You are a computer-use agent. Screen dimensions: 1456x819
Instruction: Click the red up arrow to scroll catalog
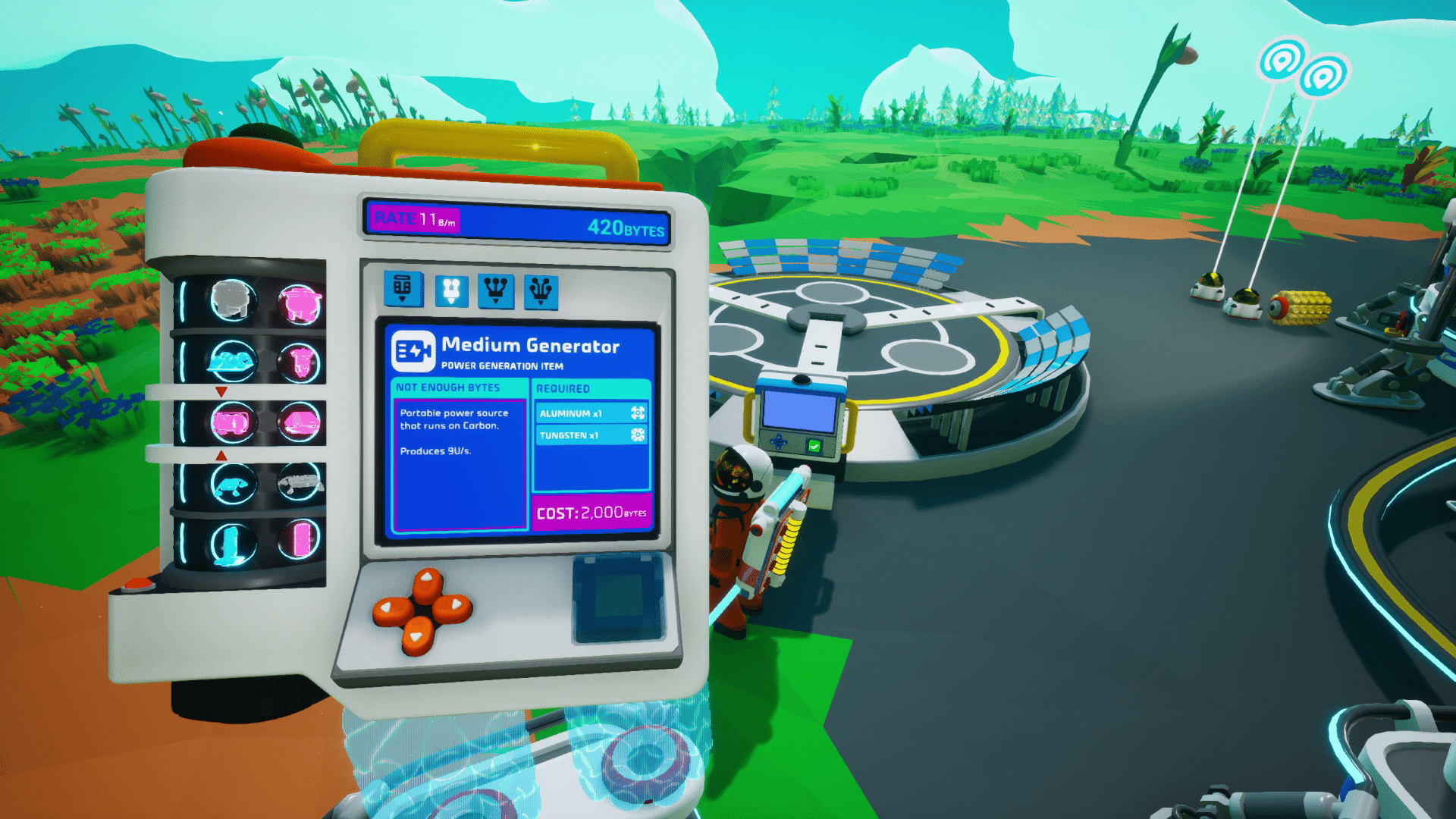click(221, 453)
